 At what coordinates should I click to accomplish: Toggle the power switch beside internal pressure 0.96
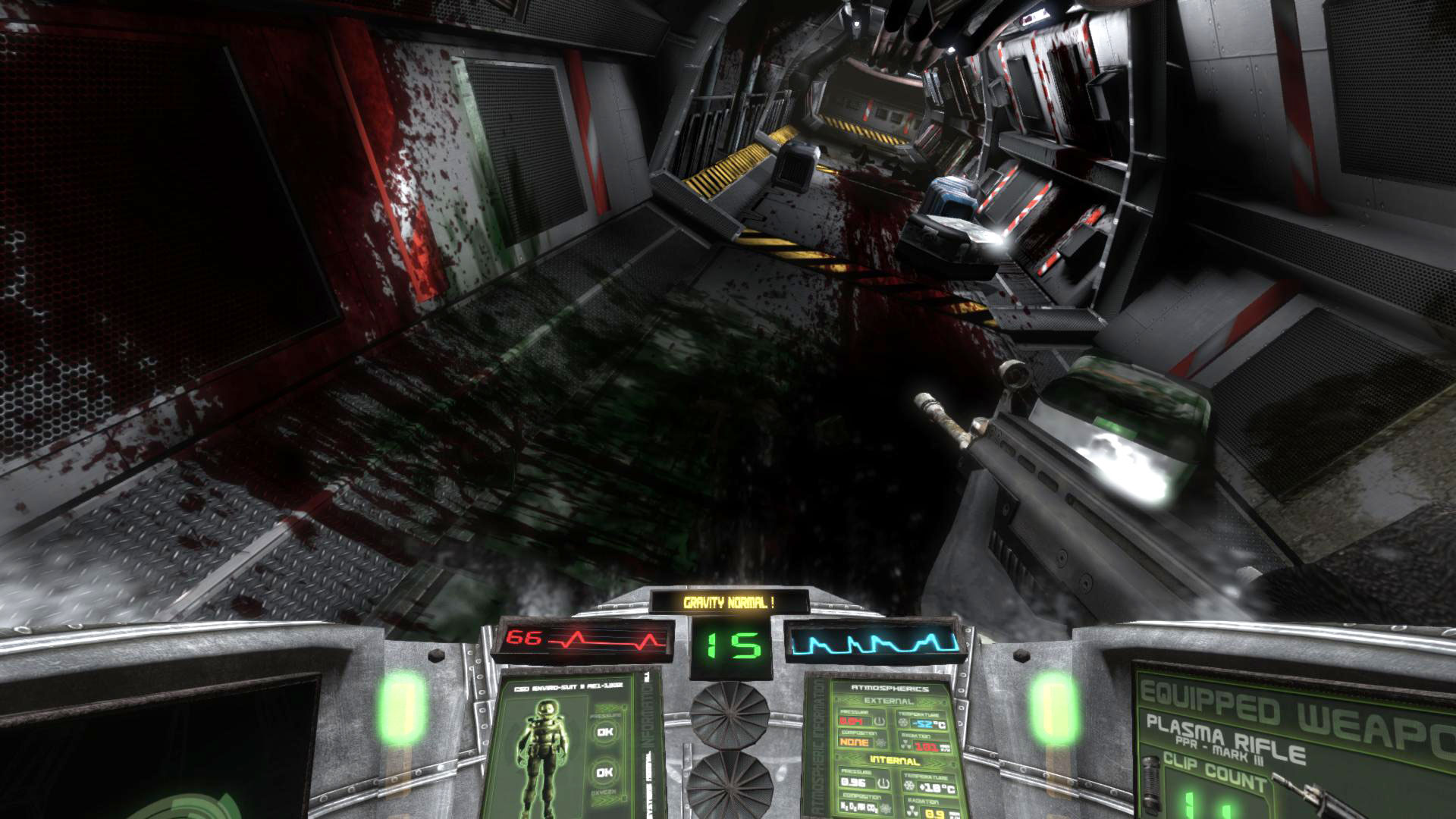[883, 783]
